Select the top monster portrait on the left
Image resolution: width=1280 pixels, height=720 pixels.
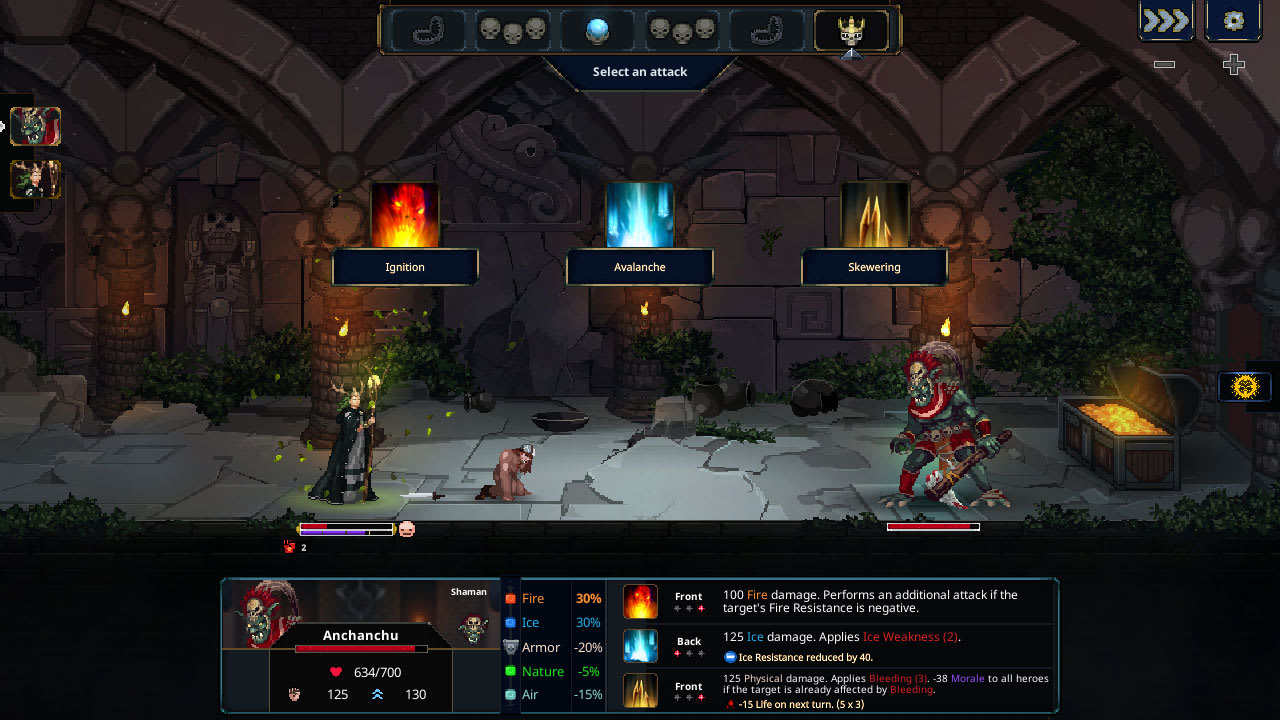(35, 127)
